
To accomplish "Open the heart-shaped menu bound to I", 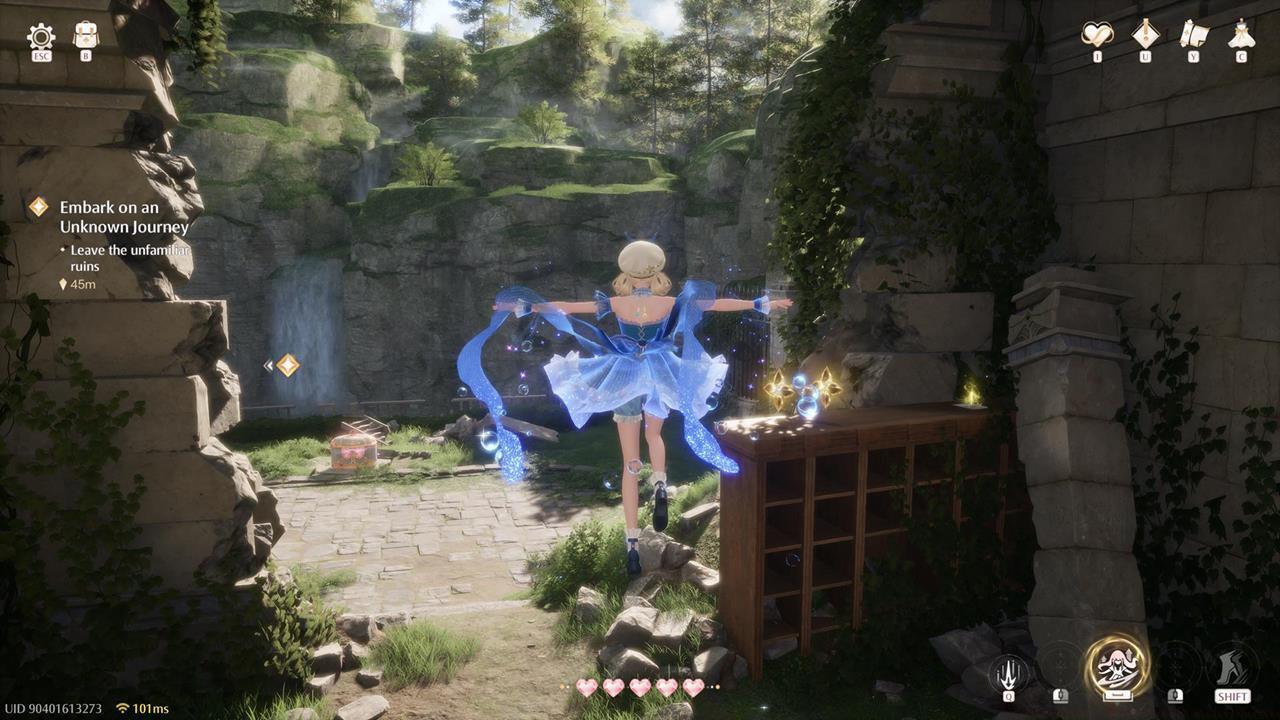I will coord(1097,32).
